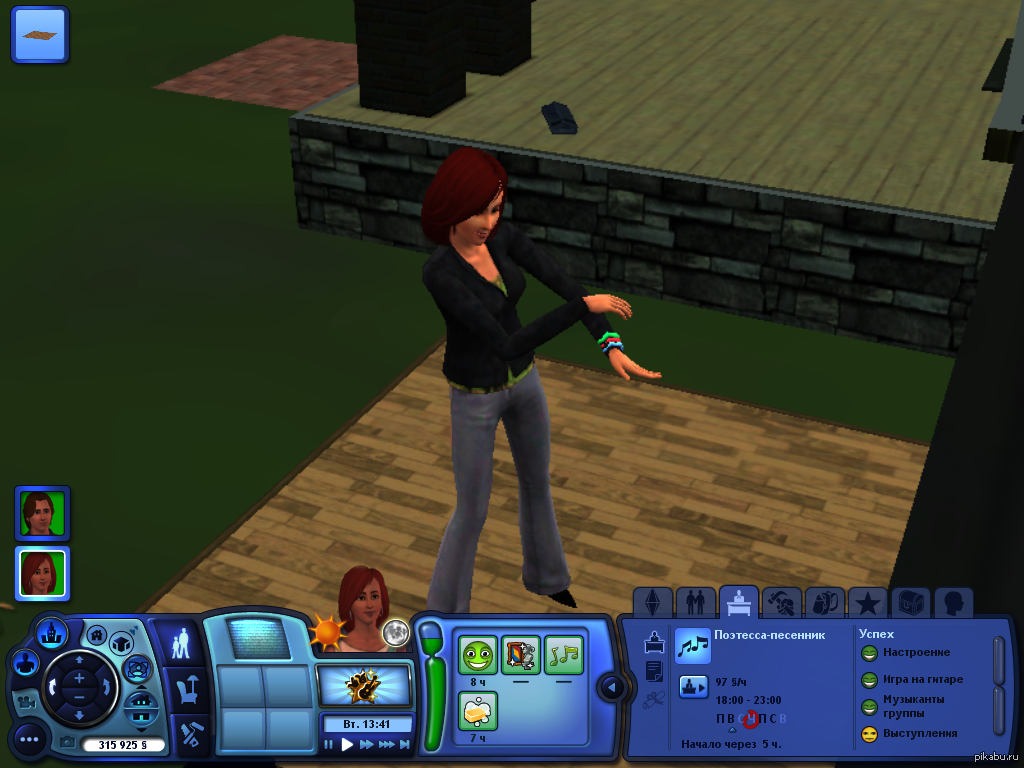This screenshot has height=768, width=1024.
Task: Select the red-haired female Sim portrait
Action: point(42,573)
